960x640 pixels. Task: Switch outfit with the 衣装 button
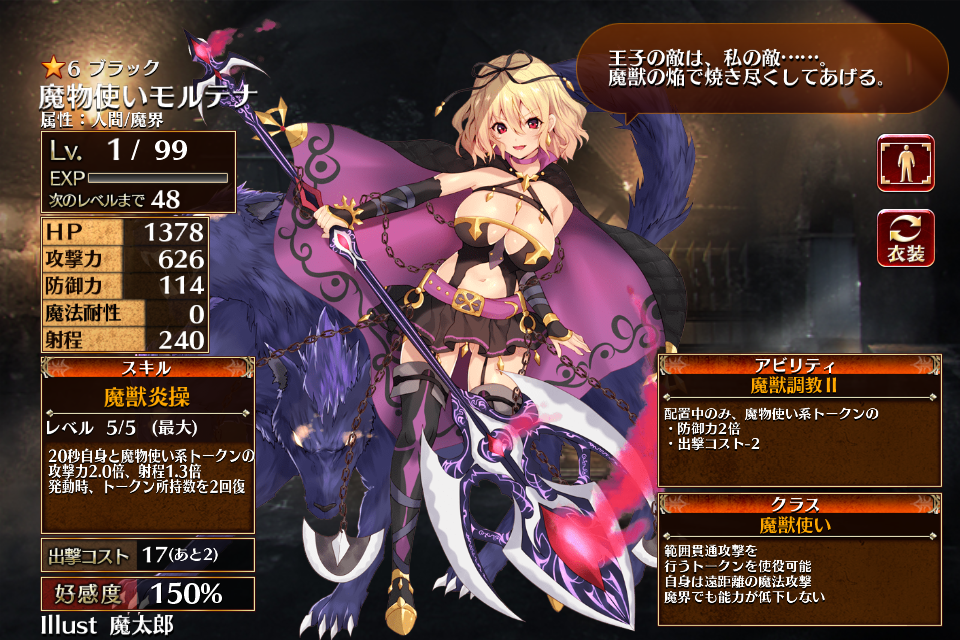coord(905,239)
